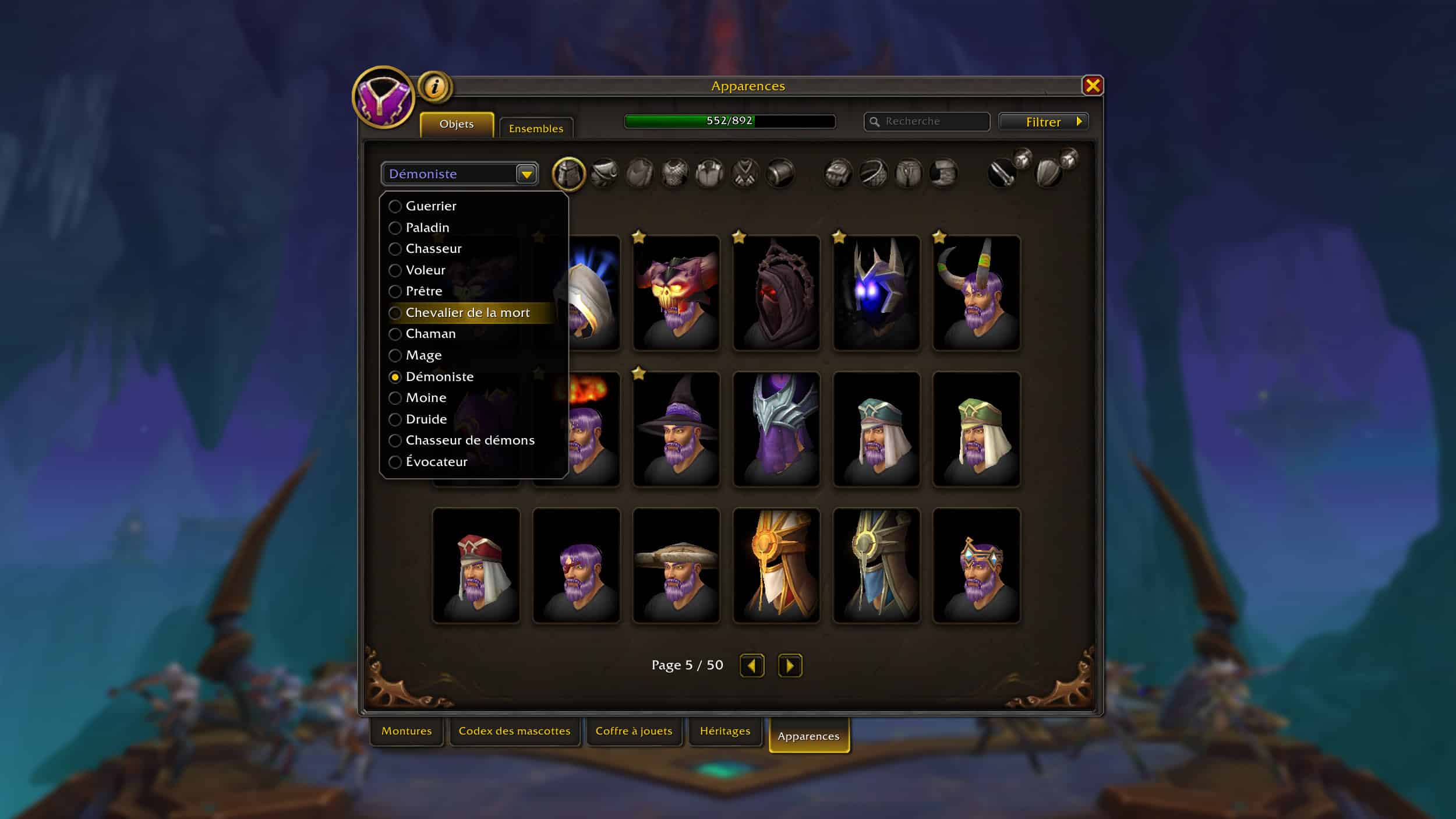Screen dimensions: 1456x819
Task: Choose Chasseur de démons from list
Action: click(469, 440)
